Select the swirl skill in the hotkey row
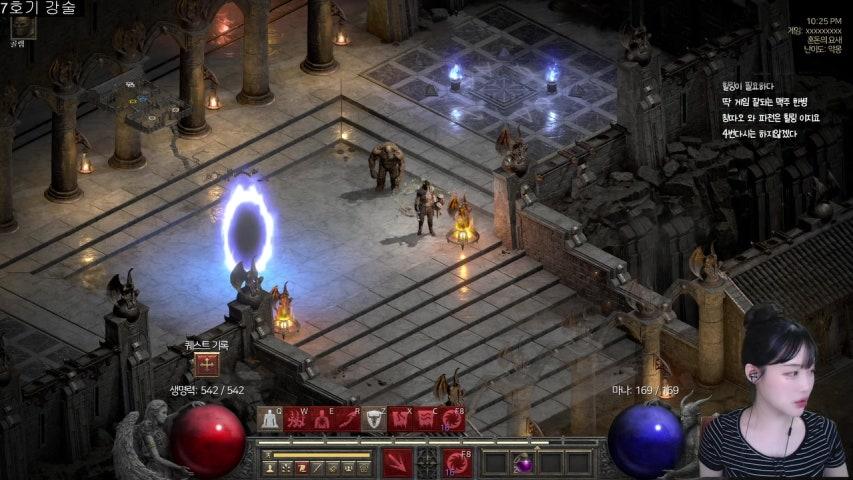 (x=453, y=419)
